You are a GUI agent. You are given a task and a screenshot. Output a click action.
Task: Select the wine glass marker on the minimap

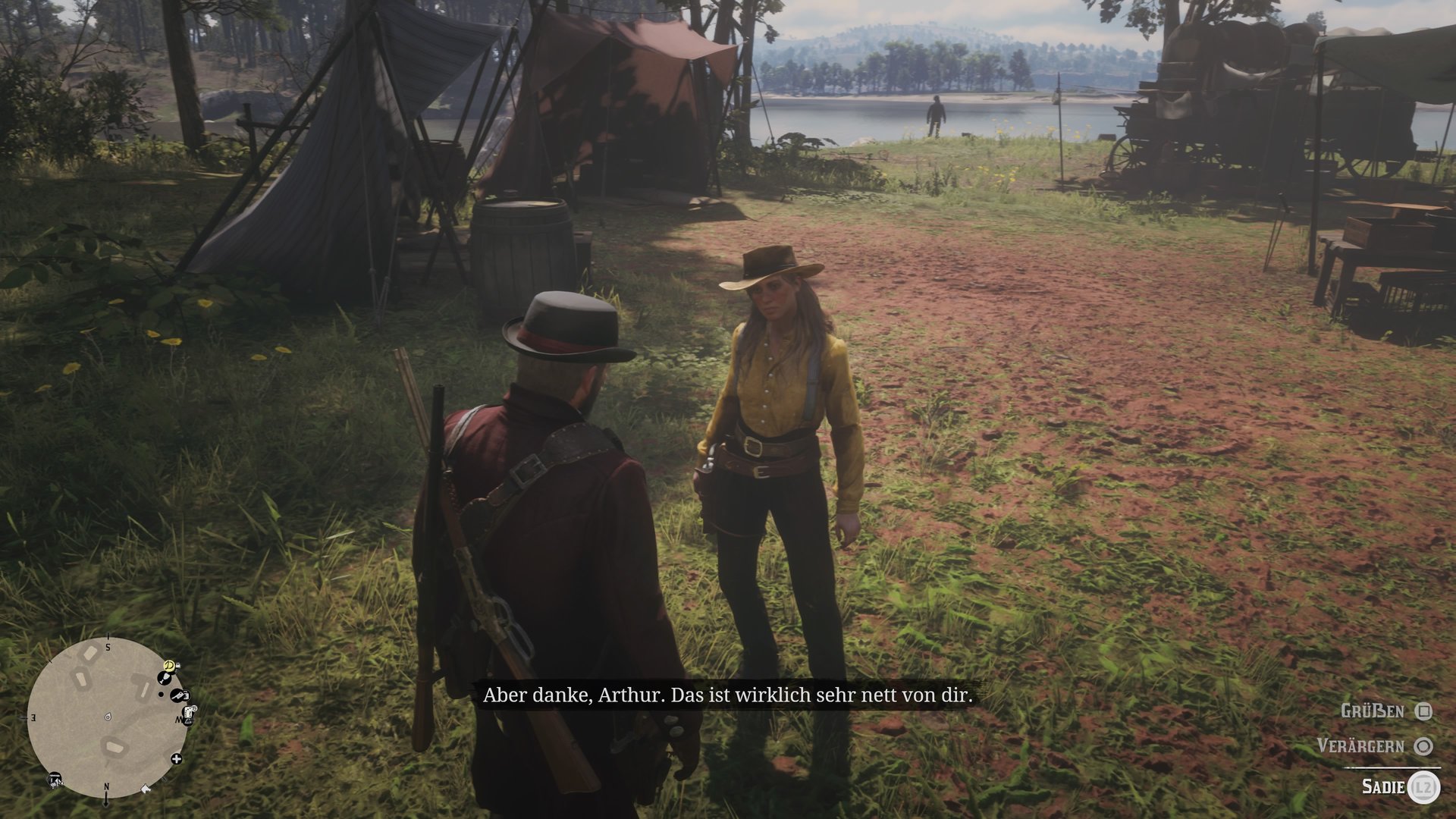pyautogui.click(x=166, y=677)
